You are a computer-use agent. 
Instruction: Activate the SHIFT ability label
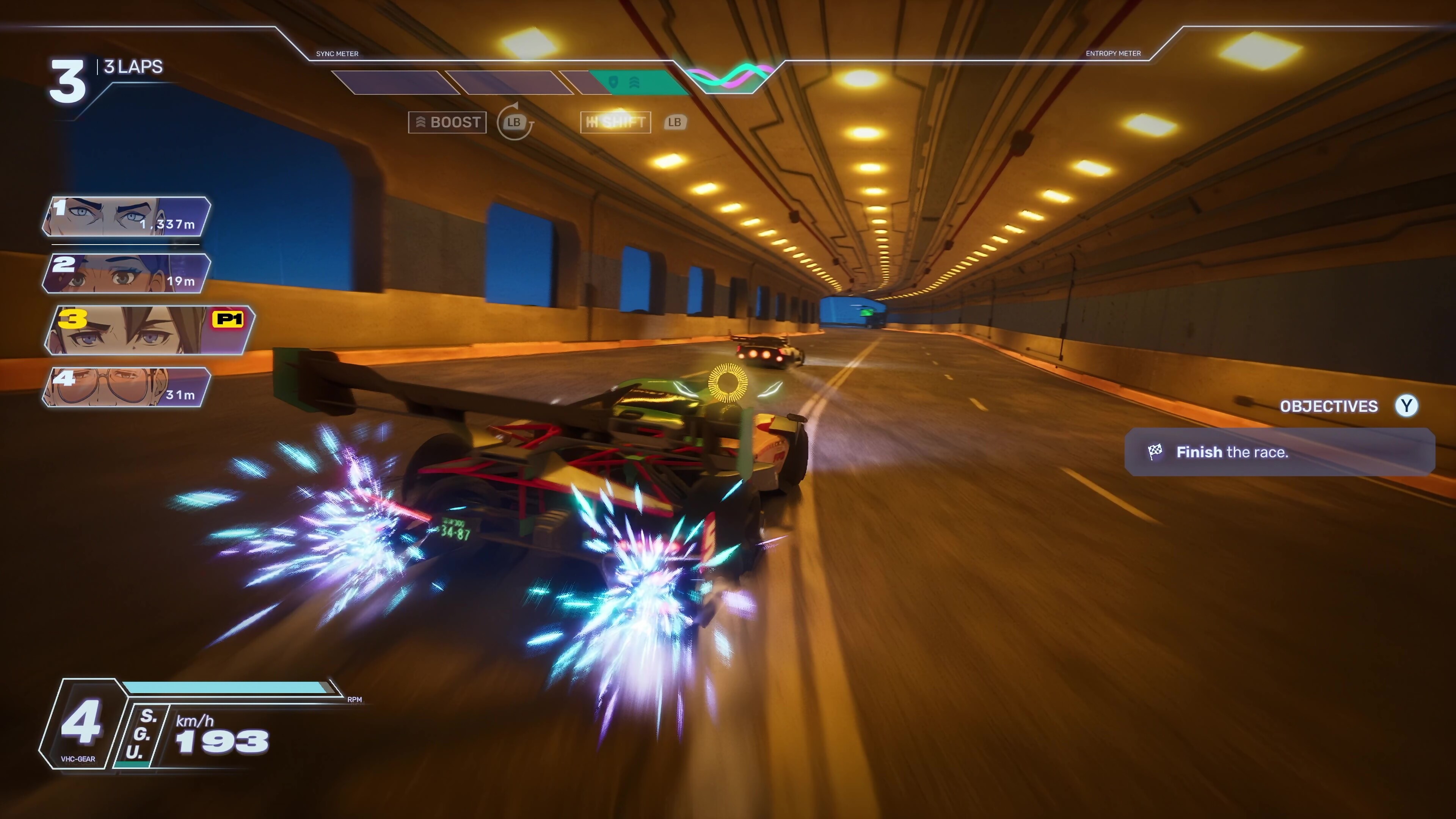pyautogui.click(x=615, y=122)
